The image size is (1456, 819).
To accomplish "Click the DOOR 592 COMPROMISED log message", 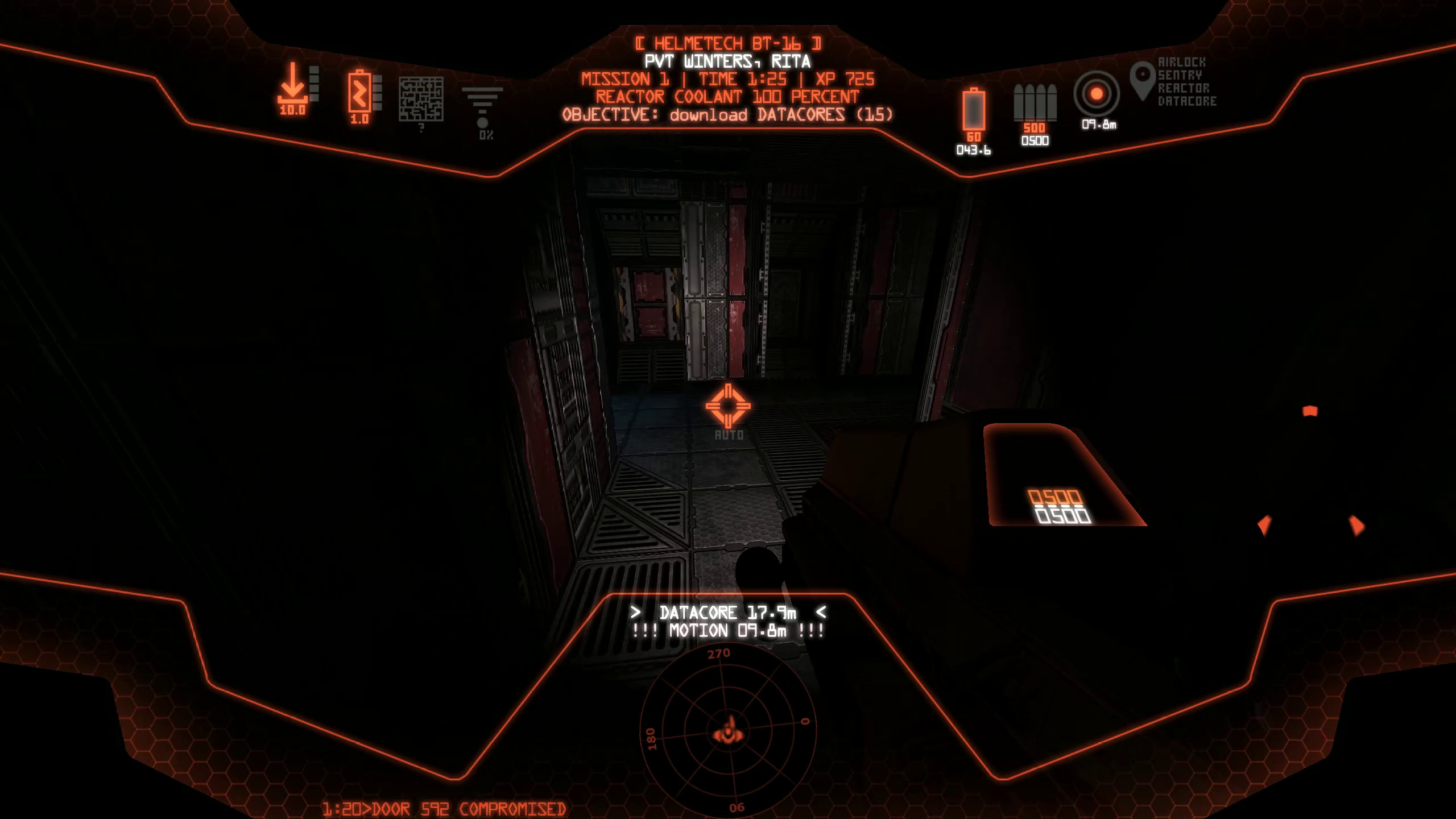I will [443, 808].
